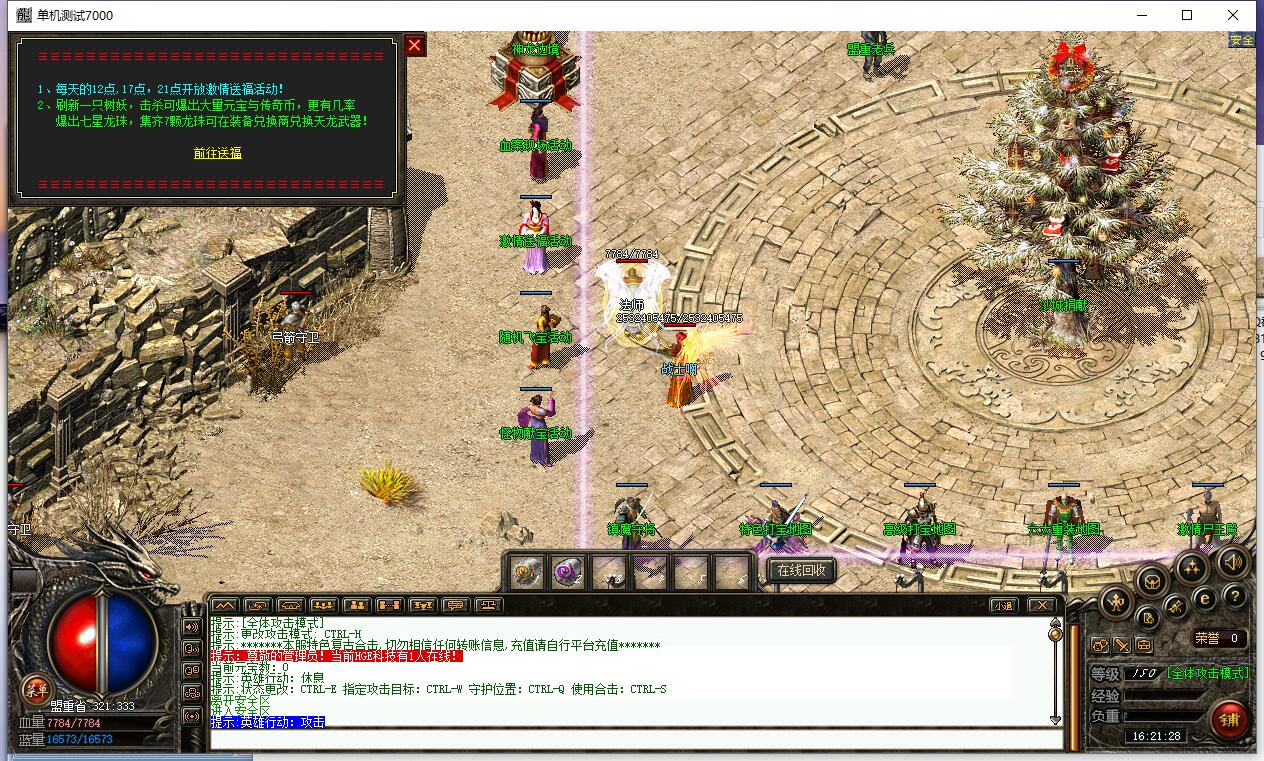Close the chat panel with X button

click(1041, 605)
